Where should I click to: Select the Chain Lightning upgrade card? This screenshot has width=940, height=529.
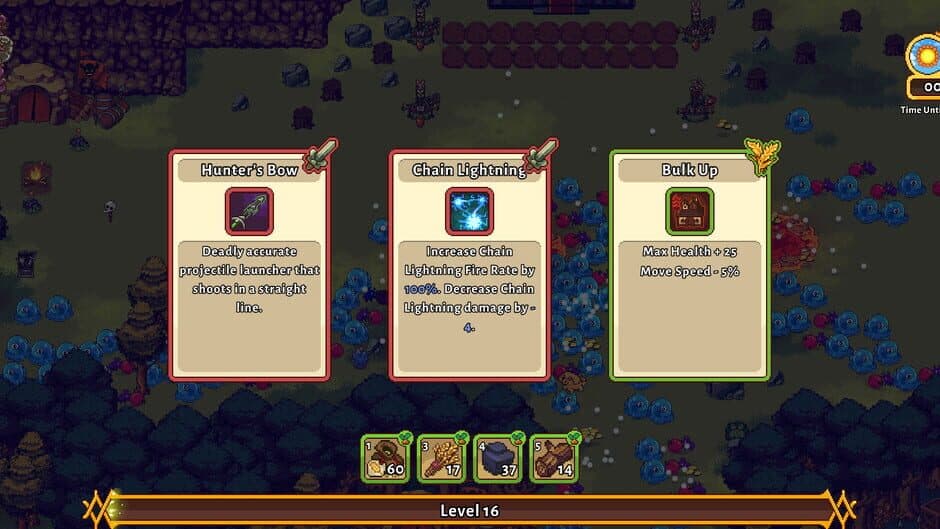click(469, 265)
